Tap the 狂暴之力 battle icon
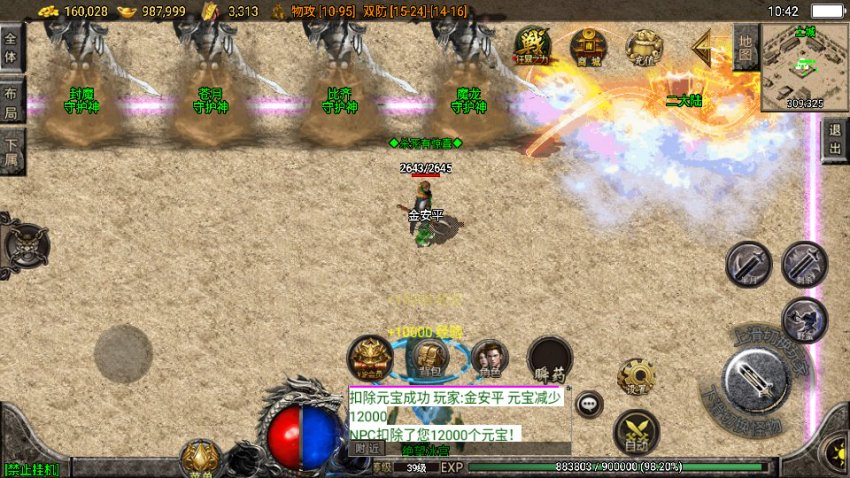The width and height of the screenshot is (850, 478). click(531, 44)
